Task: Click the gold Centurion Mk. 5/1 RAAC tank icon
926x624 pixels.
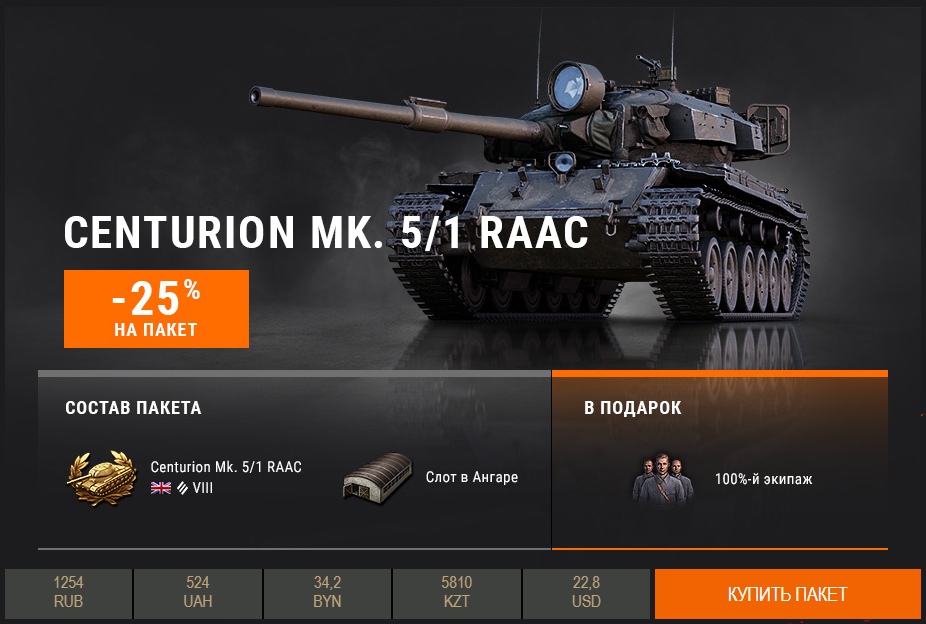Action: coord(101,477)
